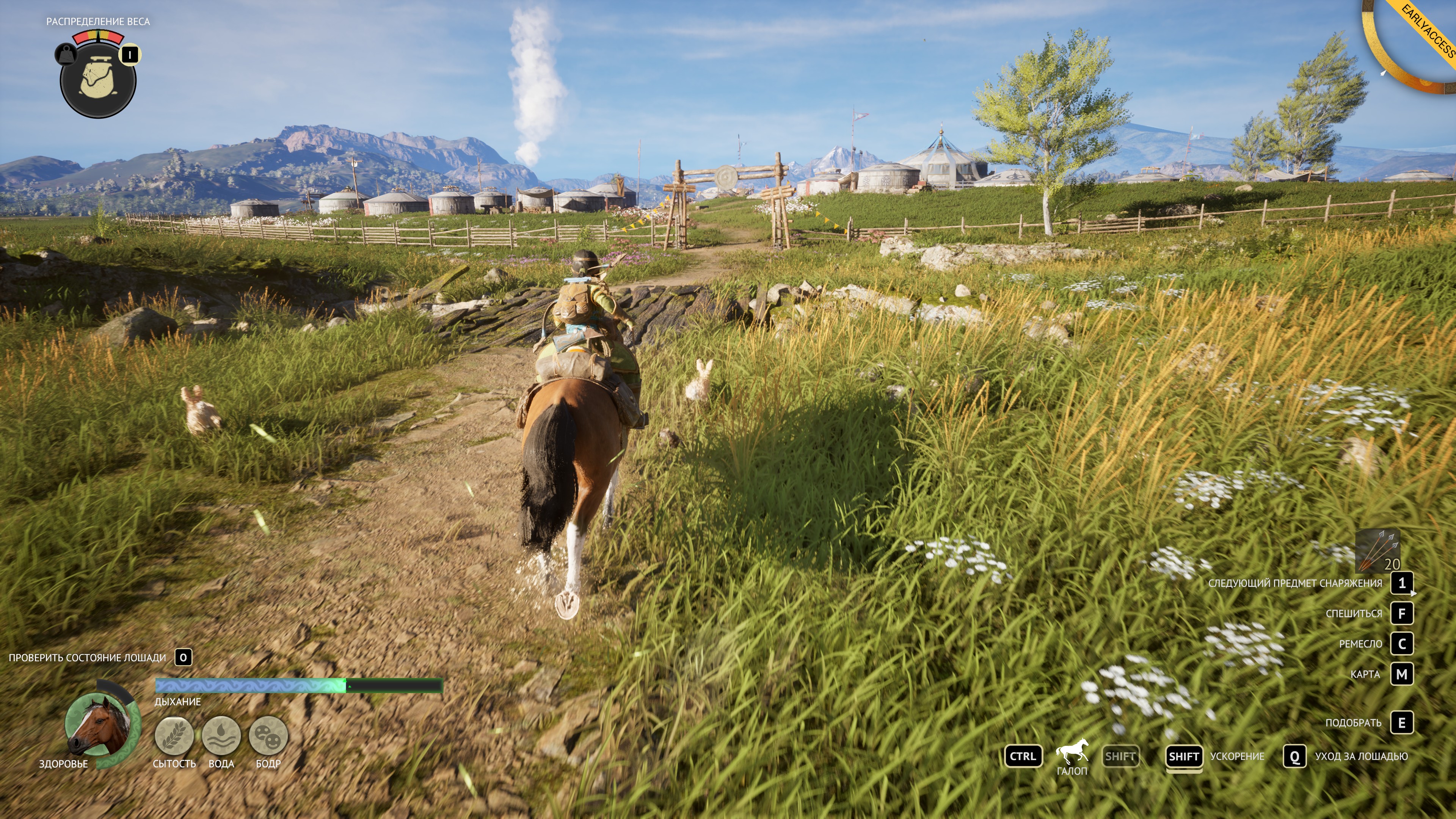Click the horse vigor status icon
The image size is (1456, 819).
coord(268,736)
